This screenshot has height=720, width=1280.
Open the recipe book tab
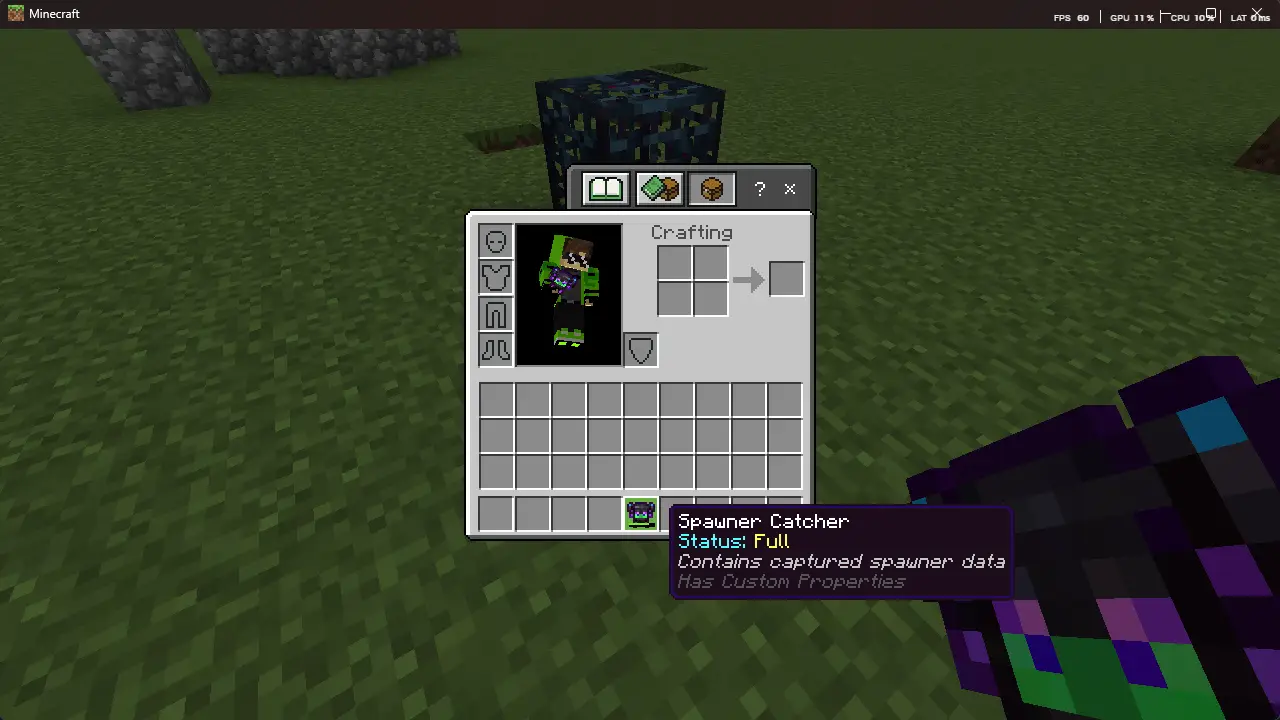tap(606, 188)
